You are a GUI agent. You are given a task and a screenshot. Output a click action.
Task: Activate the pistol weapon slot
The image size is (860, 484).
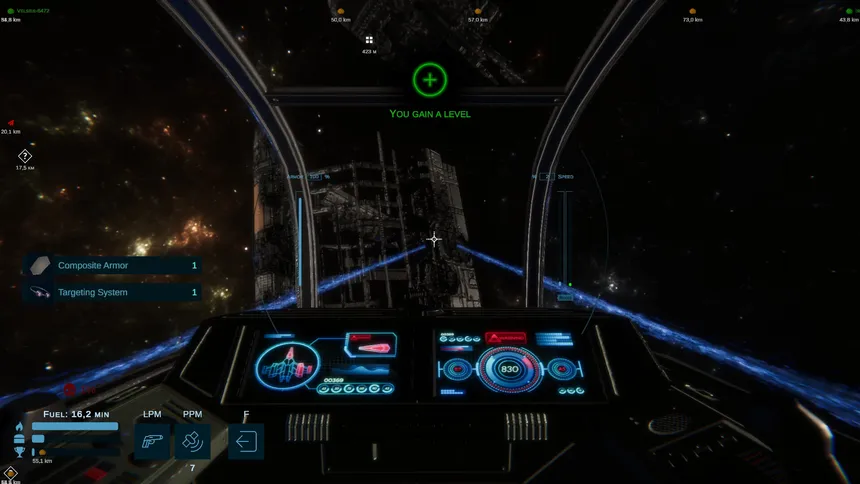152,440
